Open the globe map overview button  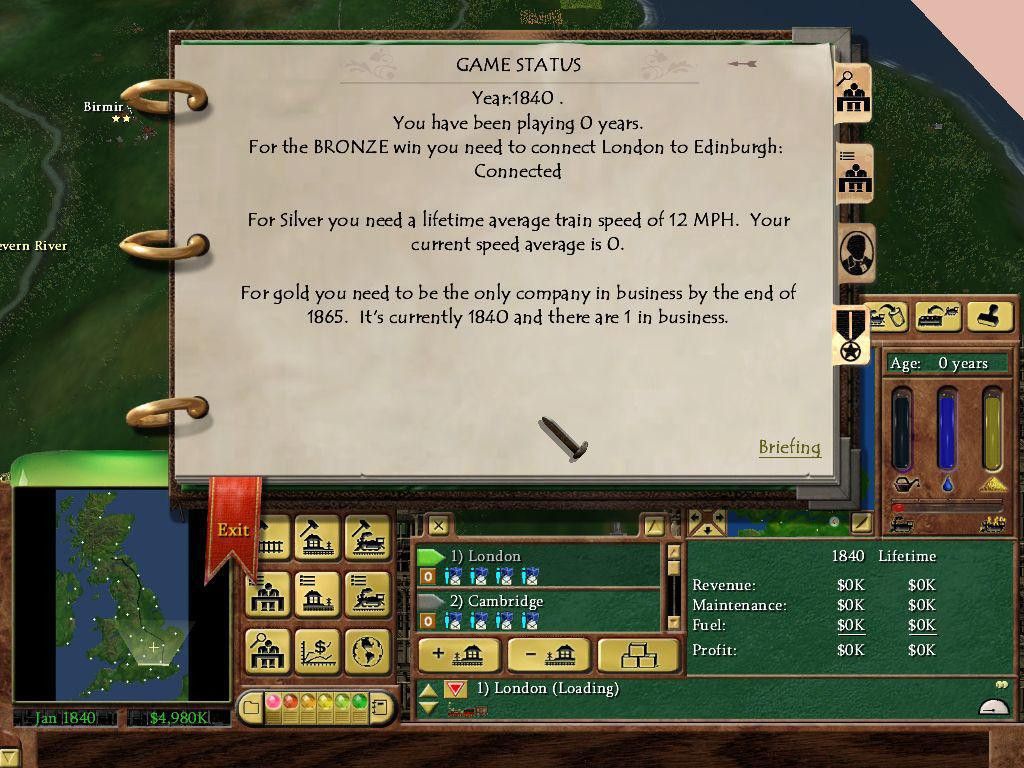pos(367,651)
